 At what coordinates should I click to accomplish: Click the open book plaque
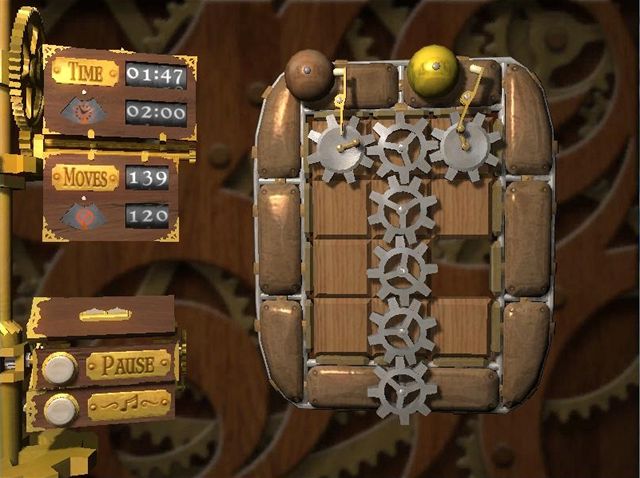pos(104,315)
